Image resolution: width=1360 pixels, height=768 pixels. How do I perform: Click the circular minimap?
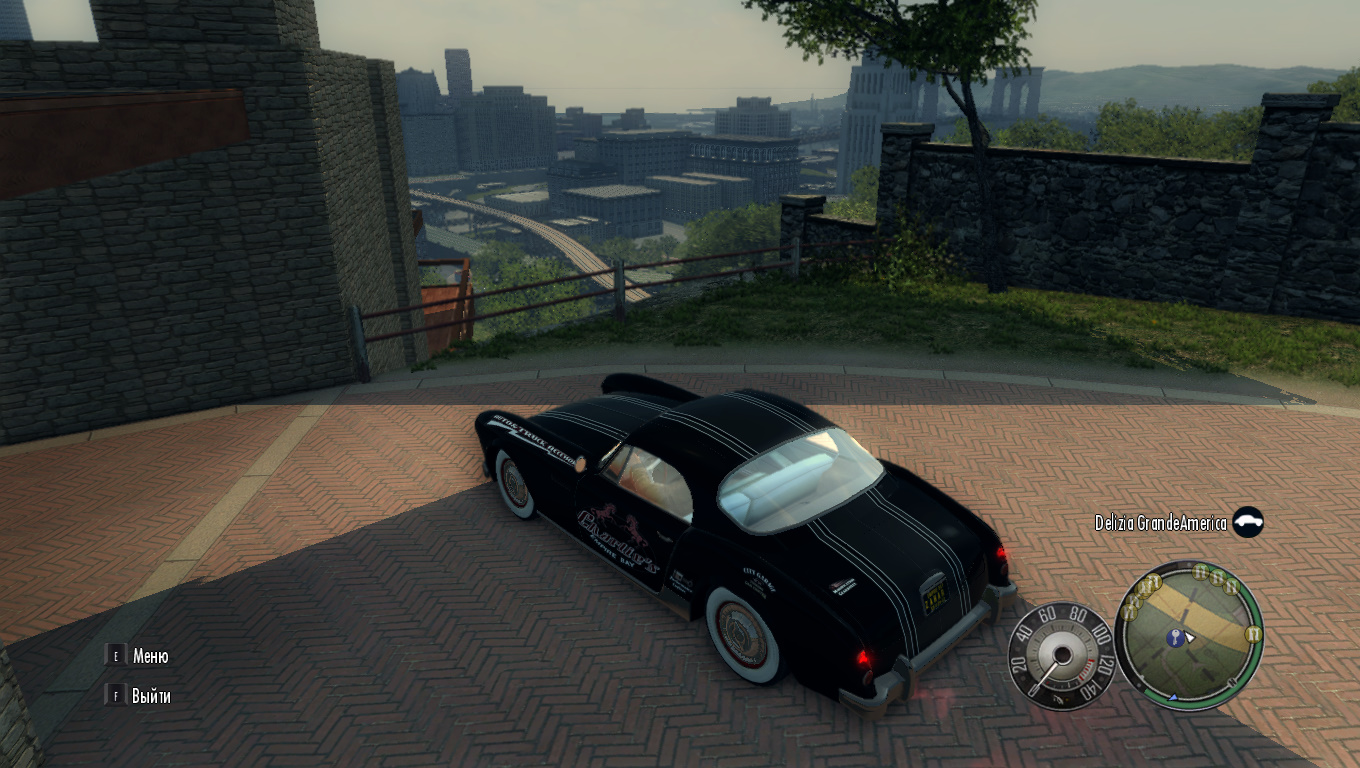coord(1189,634)
